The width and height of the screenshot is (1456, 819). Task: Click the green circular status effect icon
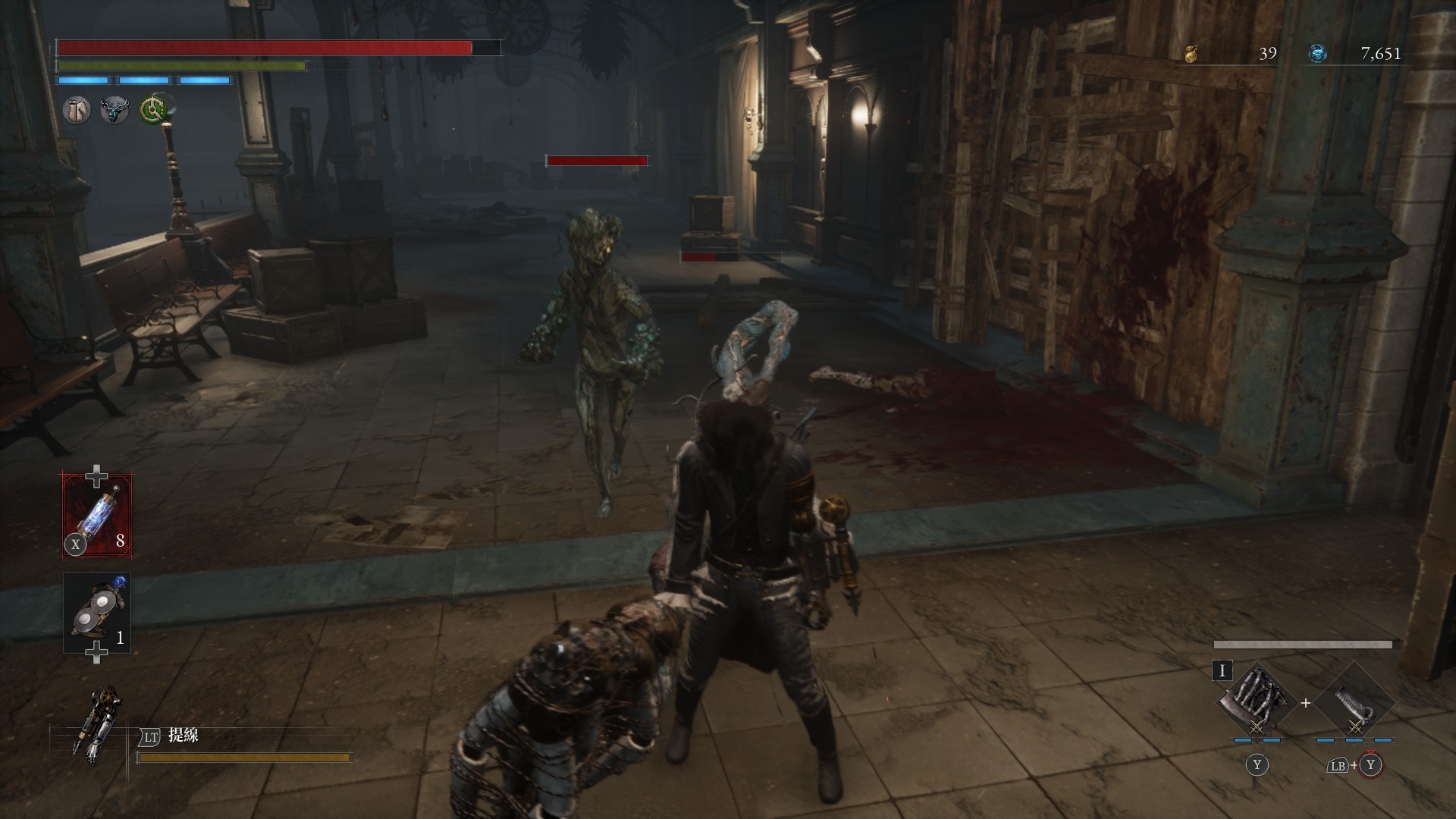click(x=154, y=111)
